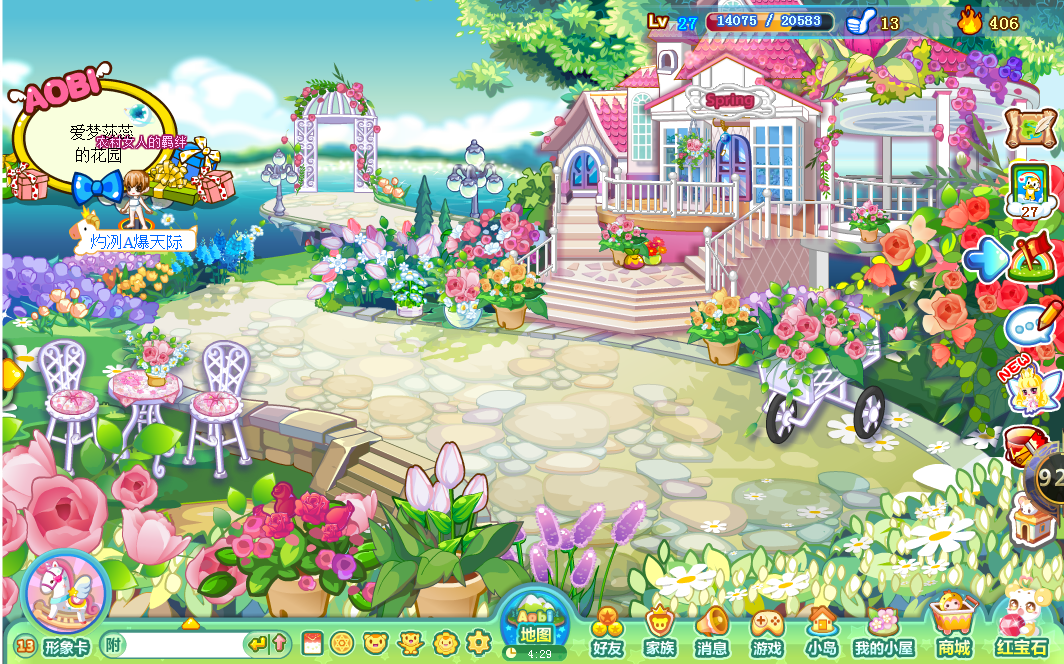
Task: Open the gear settings icon in chat bar
Action: click(478, 643)
